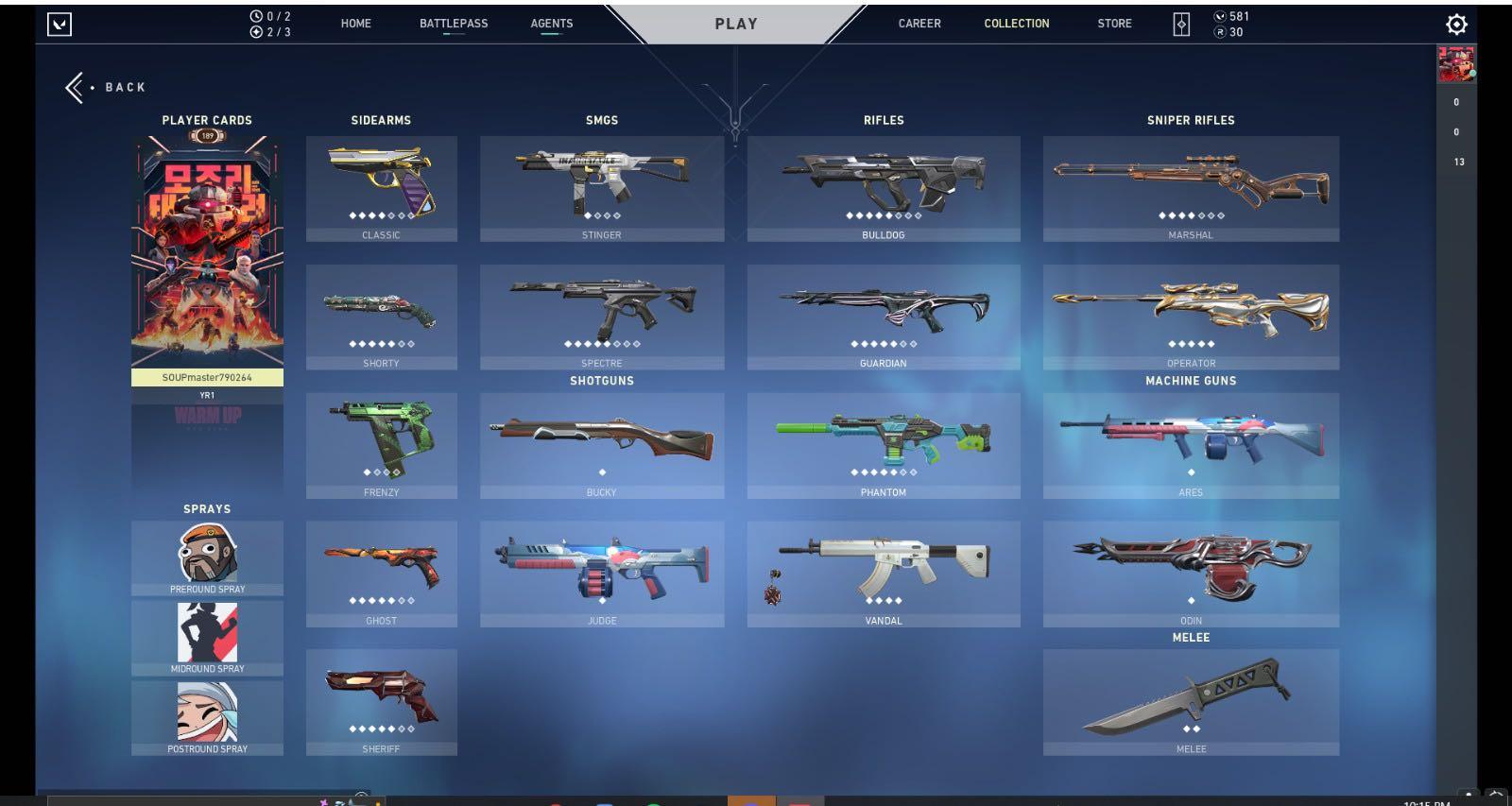Select the central PLAY tab

736,24
